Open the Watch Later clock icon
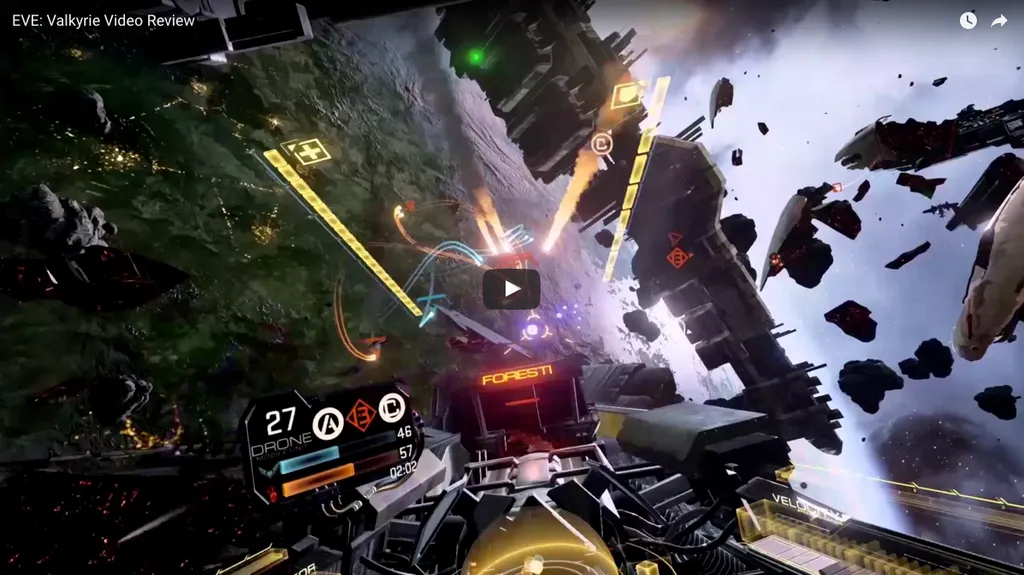 [x=968, y=21]
